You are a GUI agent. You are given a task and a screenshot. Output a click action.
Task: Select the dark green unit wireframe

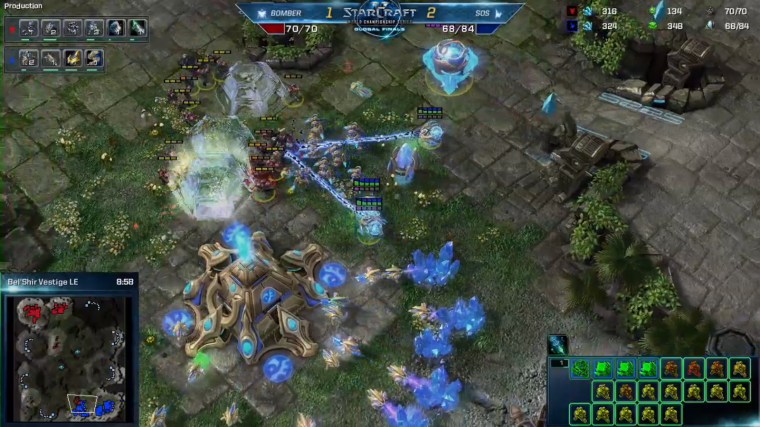pos(580,369)
